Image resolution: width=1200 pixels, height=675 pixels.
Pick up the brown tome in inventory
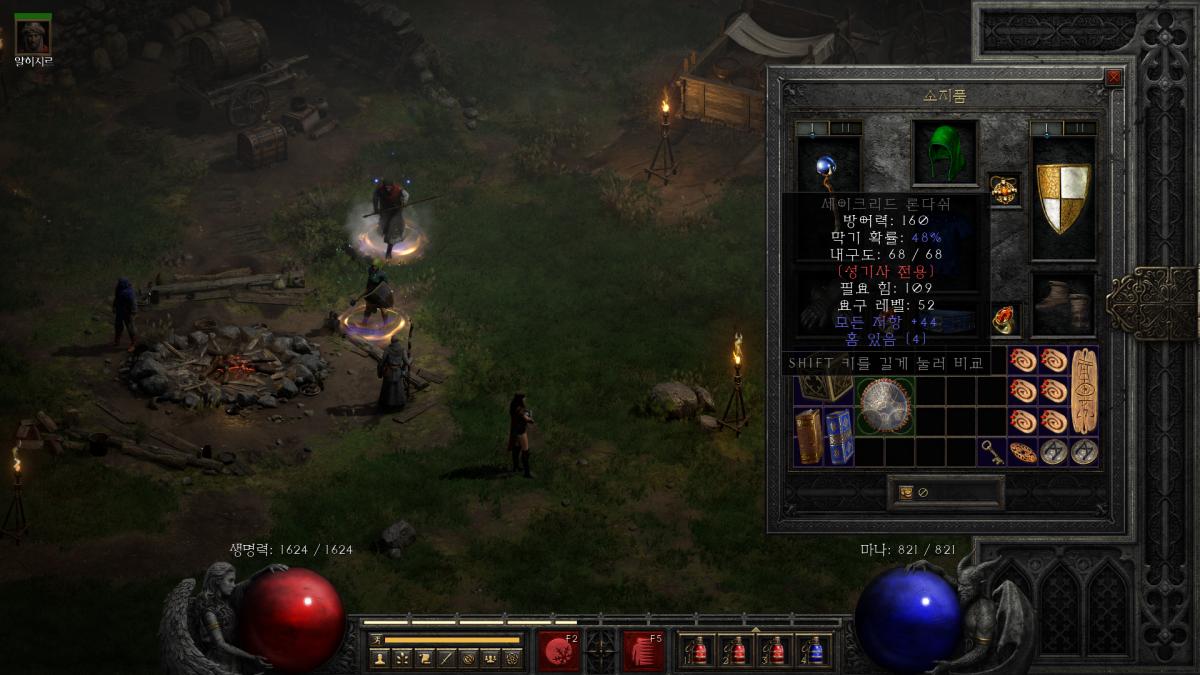(x=809, y=437)
